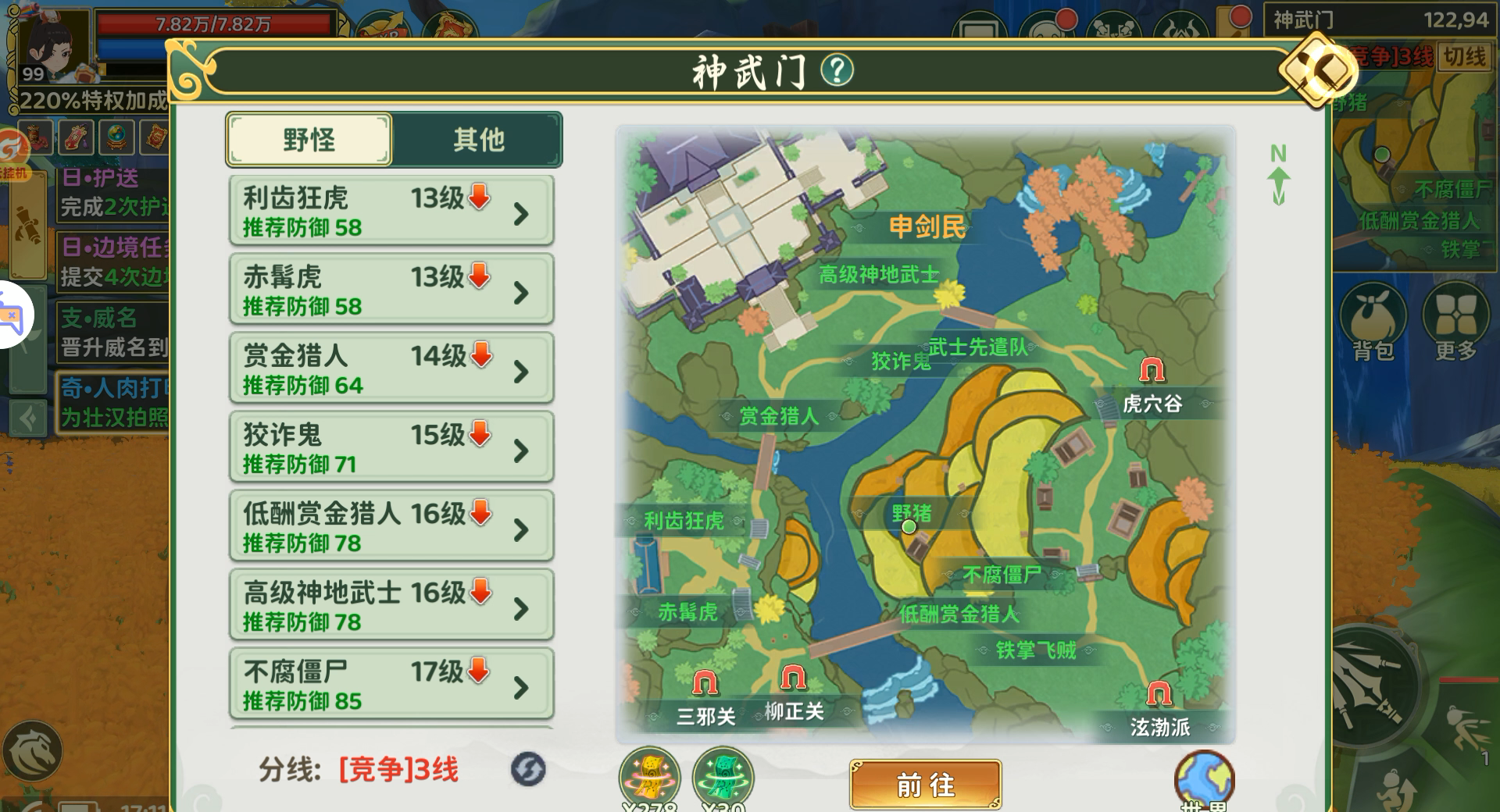Click the 申剑民 NPC label on map
Viewport: 1500px width, 812px height.
coord(927,227)
